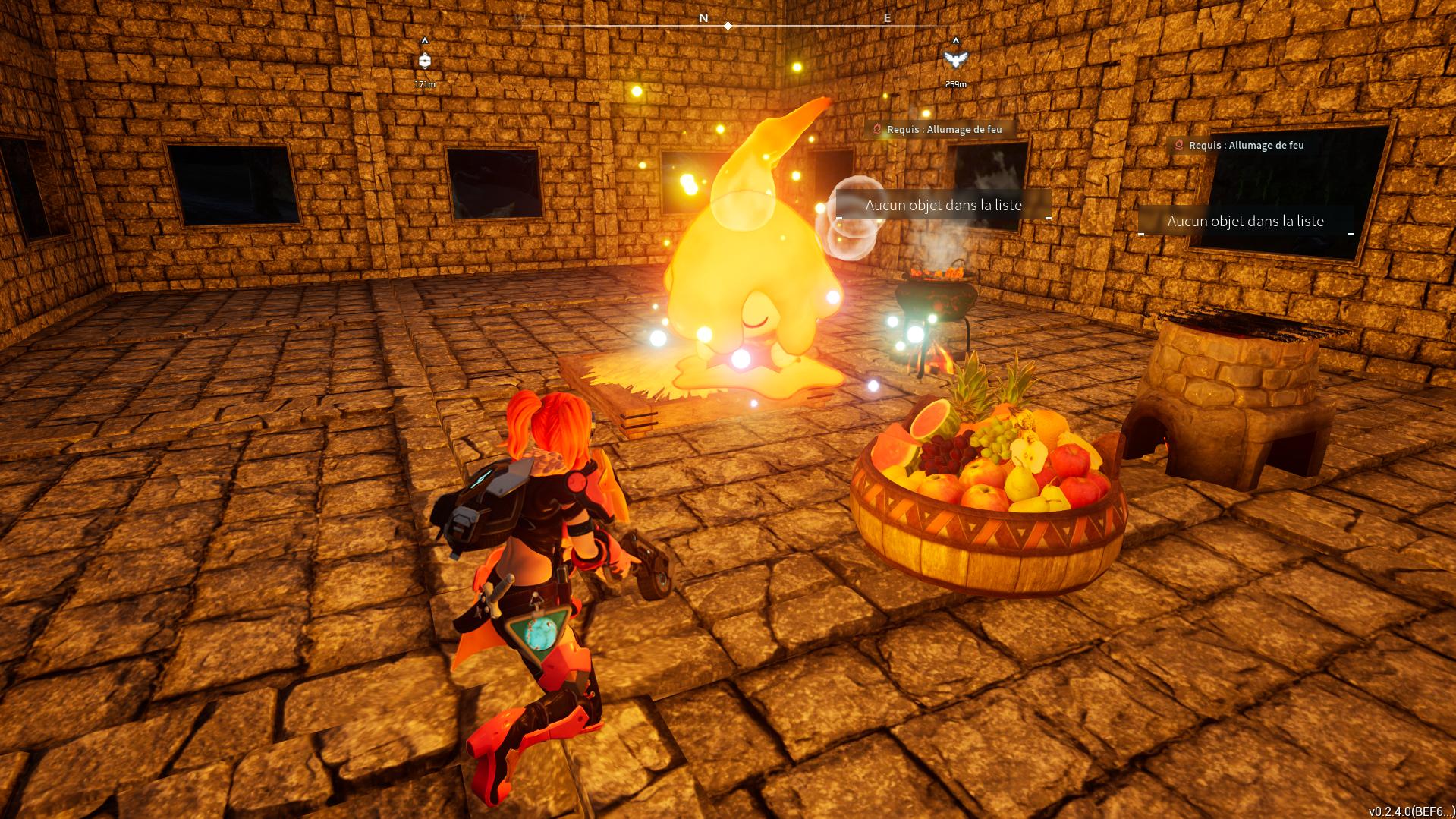Click the north diamond on the compass
The width and height of the screenshot is (1456, 819).
[x=728, y=26]
